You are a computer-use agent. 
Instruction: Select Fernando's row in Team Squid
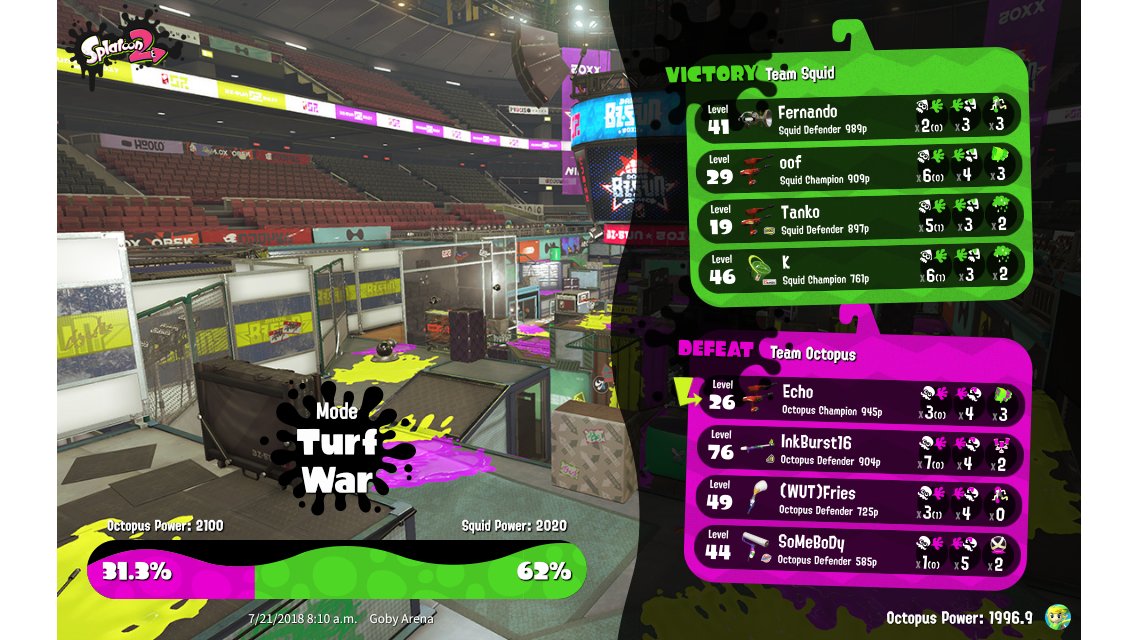tap(860, 117)
